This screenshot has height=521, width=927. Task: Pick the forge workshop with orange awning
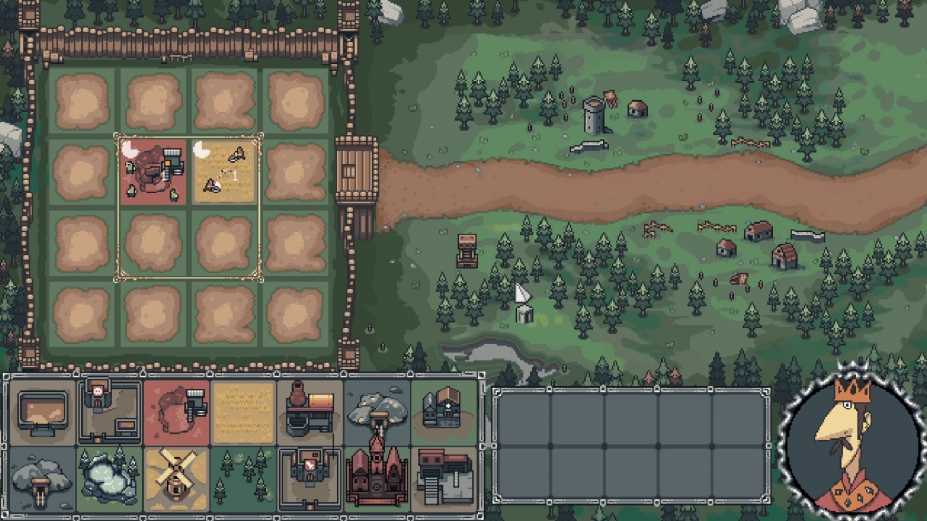(x=310, y=410)
